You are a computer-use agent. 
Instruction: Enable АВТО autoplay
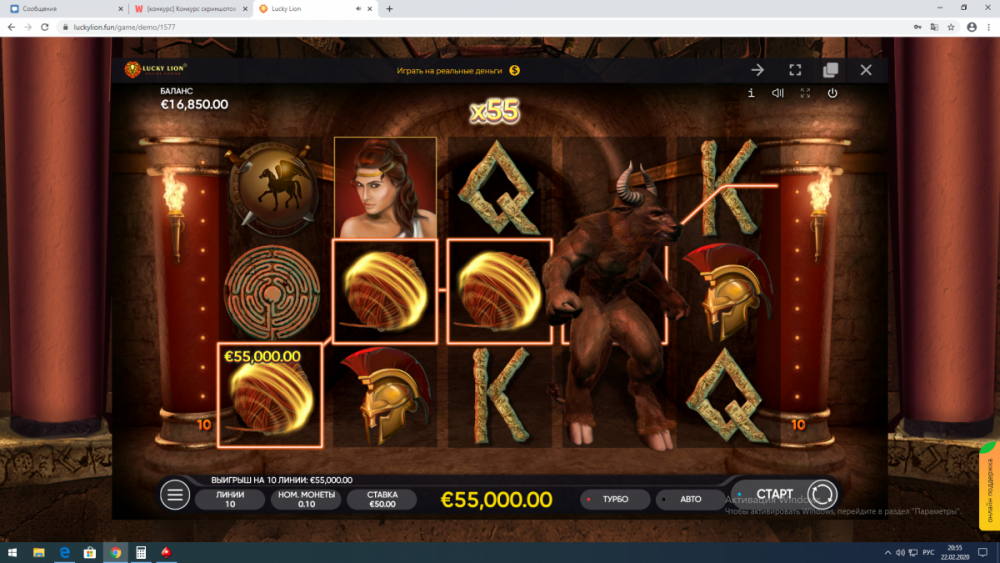[x=690, y=499]
